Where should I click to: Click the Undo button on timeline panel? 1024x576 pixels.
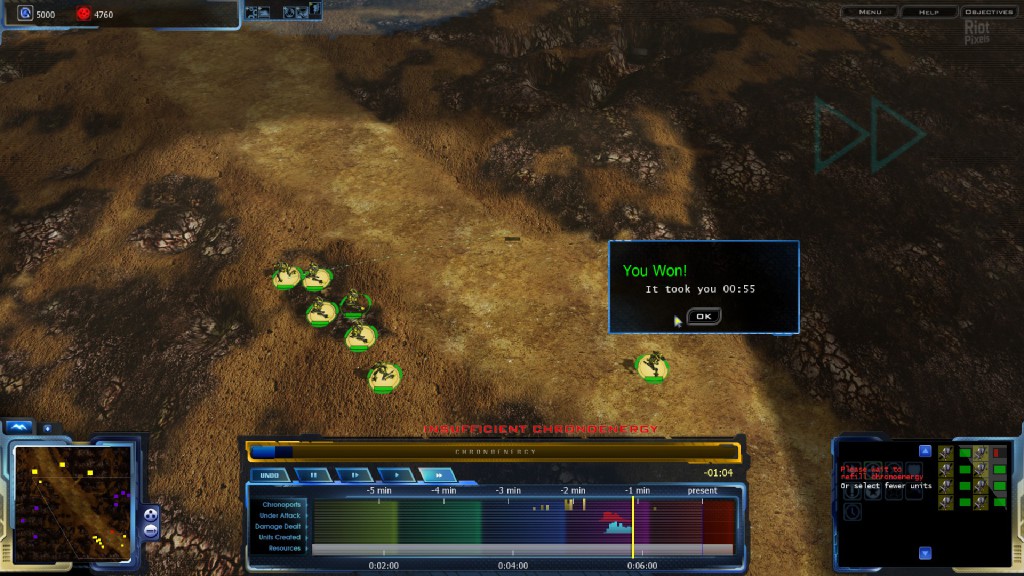[268, 475]
